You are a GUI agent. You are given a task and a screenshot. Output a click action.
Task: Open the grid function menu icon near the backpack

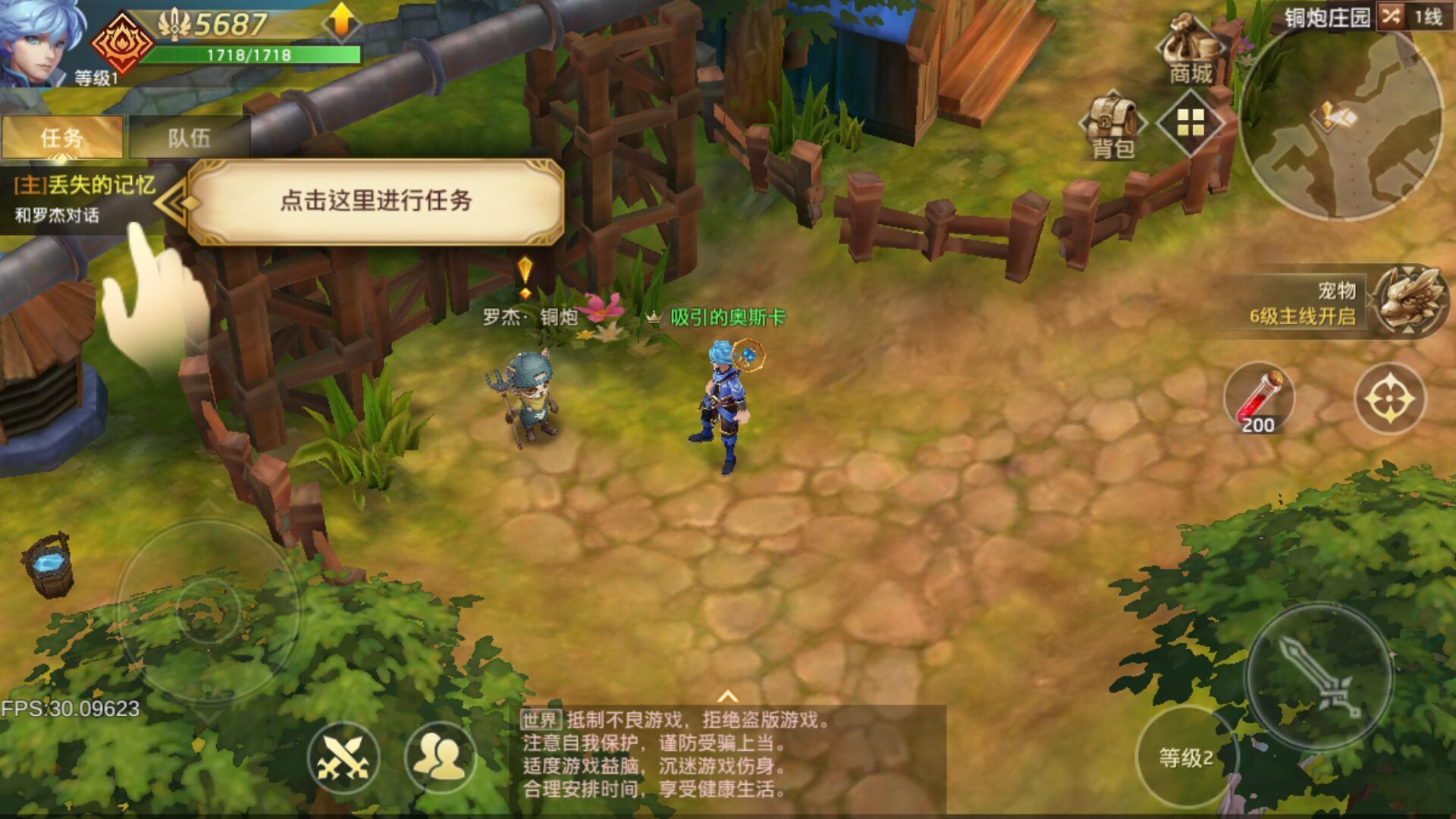point(1192,123)
